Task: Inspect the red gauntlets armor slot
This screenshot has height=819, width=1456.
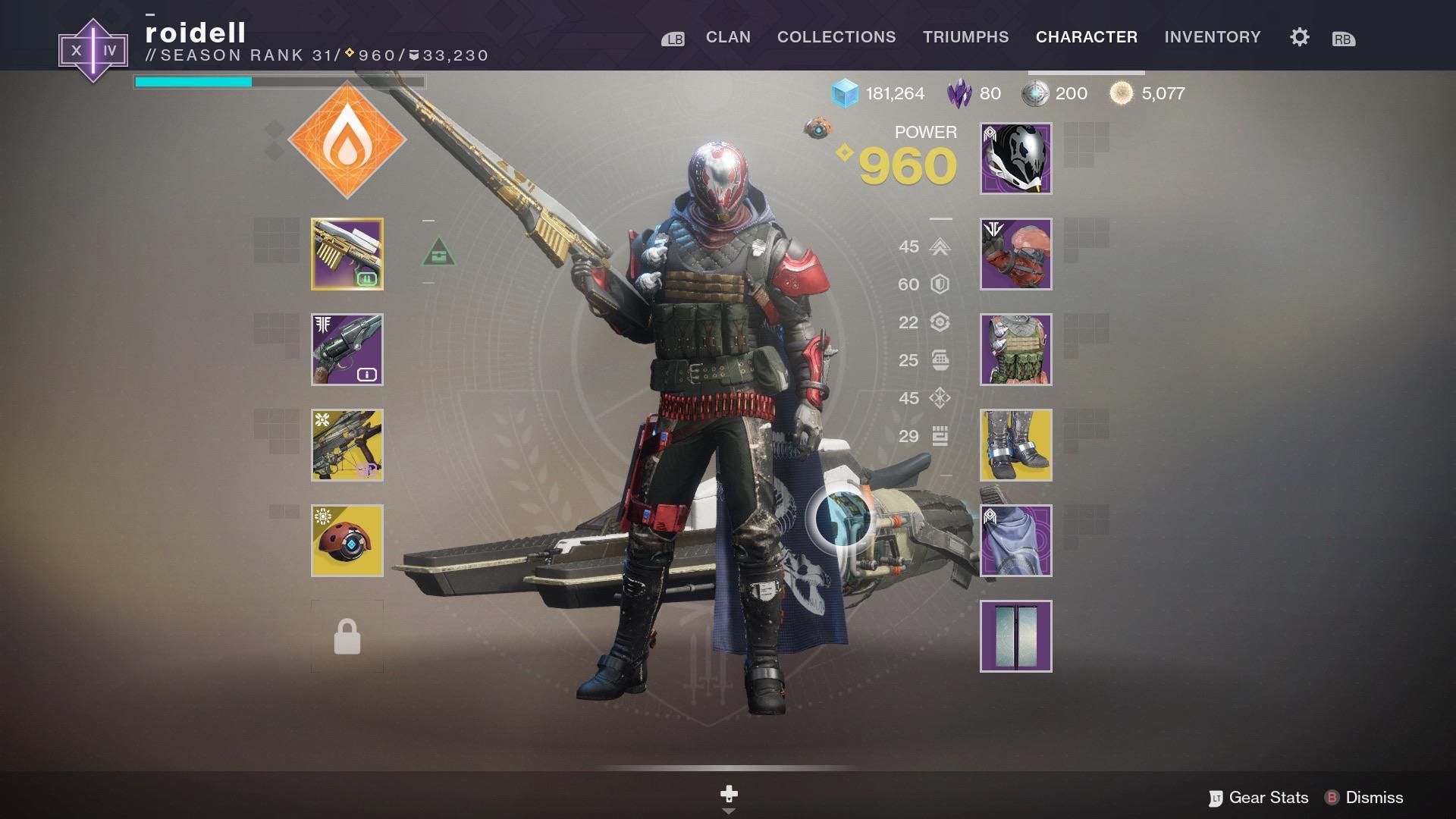Action: [1015, 254]
